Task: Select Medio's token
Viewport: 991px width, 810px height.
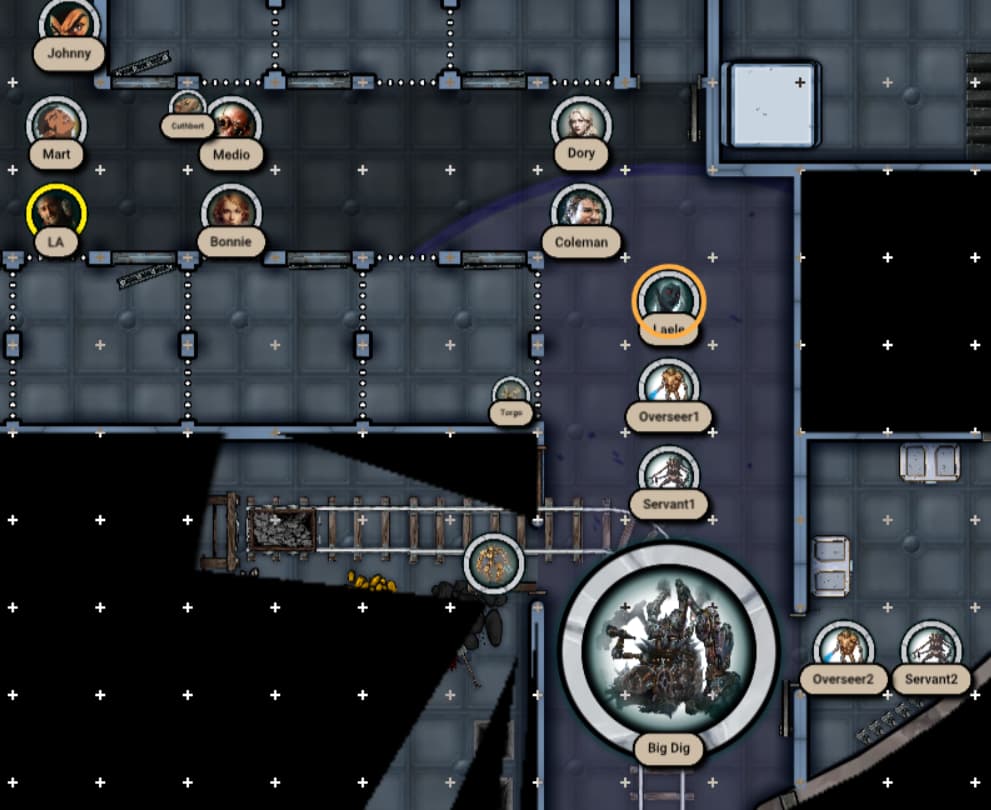Action: click(232, 124)
